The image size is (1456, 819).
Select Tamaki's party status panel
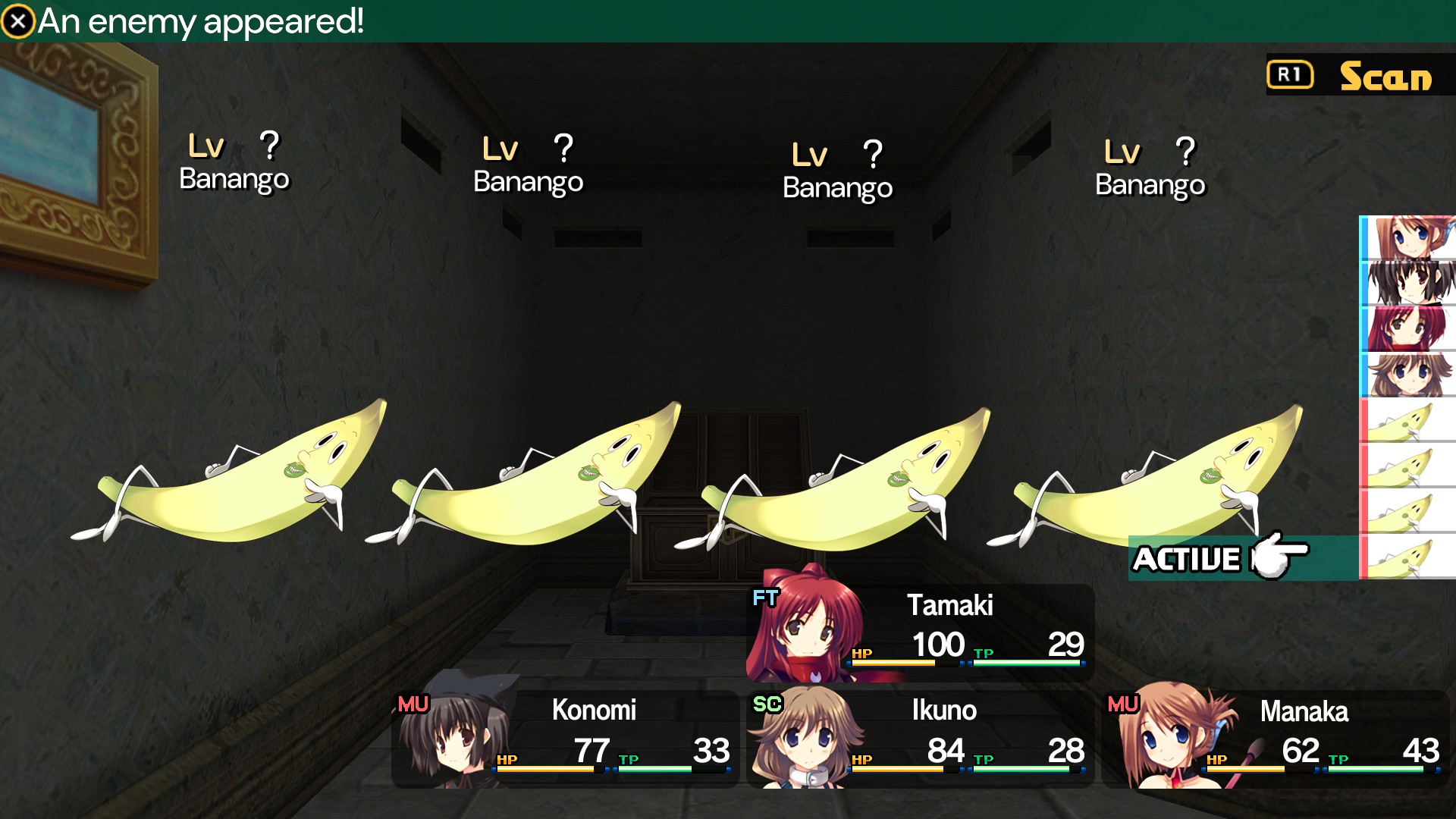point(921,632)
